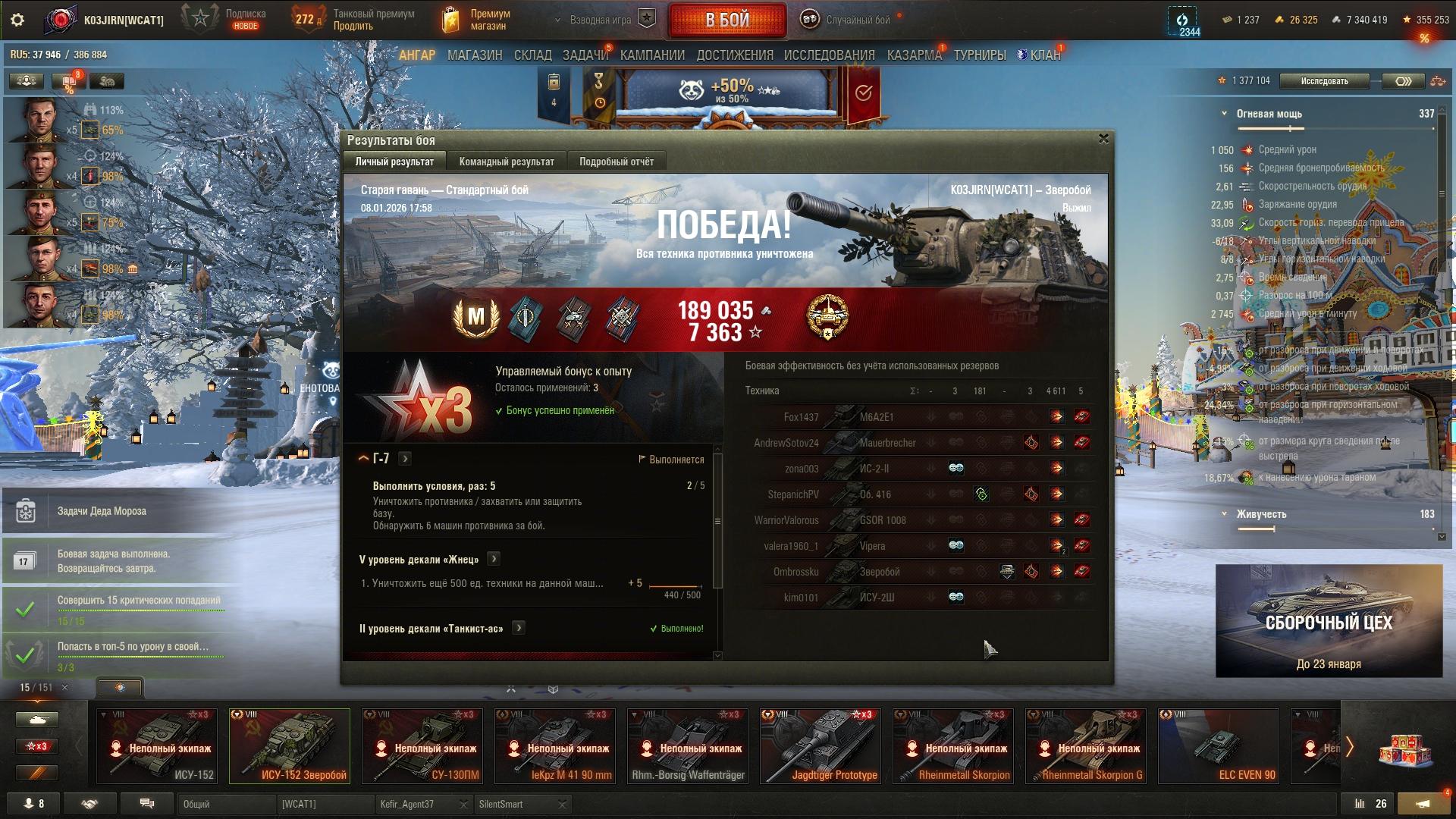Open the ИССЛЕДОВАНИЯ menu
This screenshot has height=819, width=1456.
tap(829, 55)
